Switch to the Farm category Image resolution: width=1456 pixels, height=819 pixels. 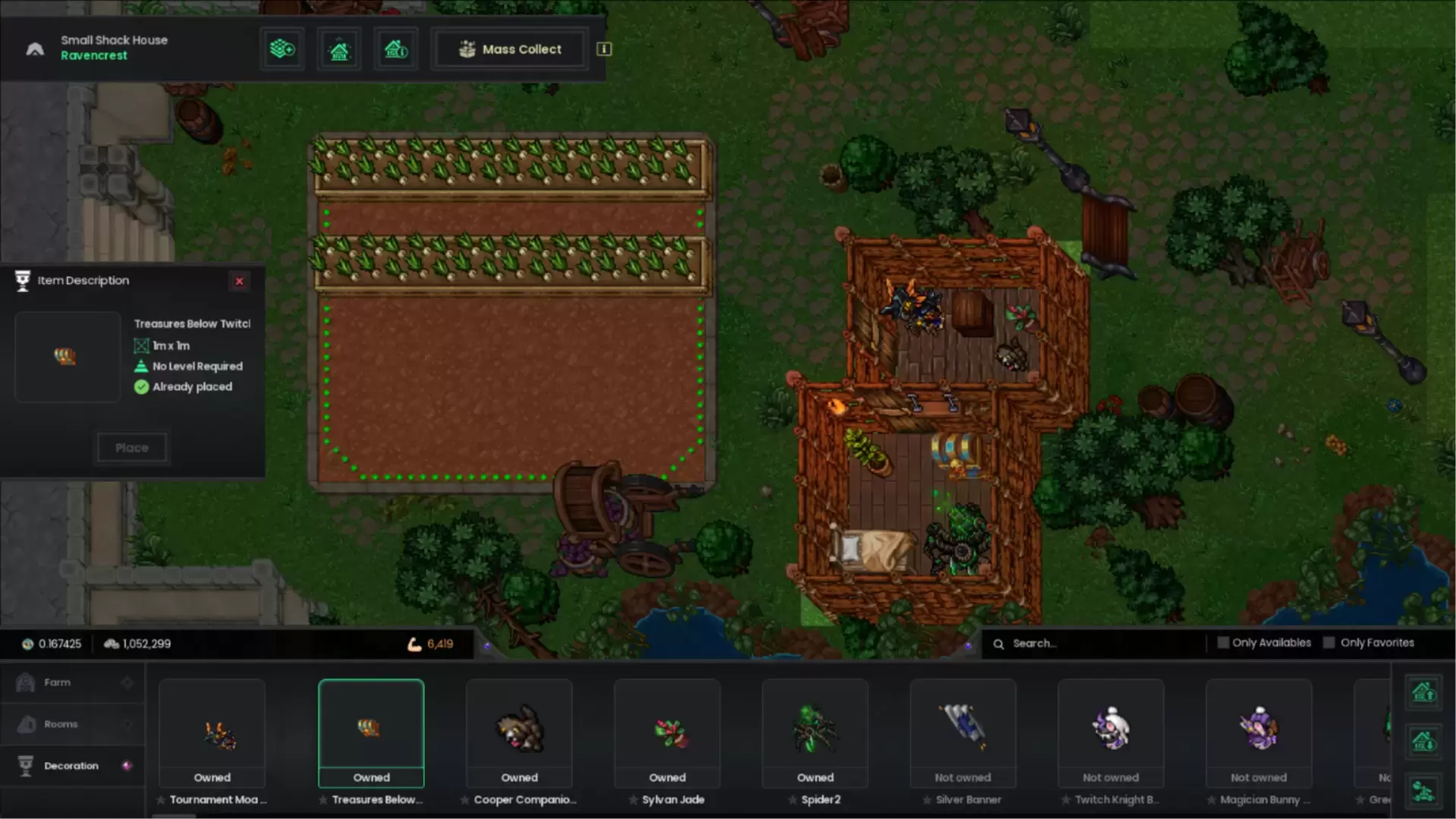58,682
